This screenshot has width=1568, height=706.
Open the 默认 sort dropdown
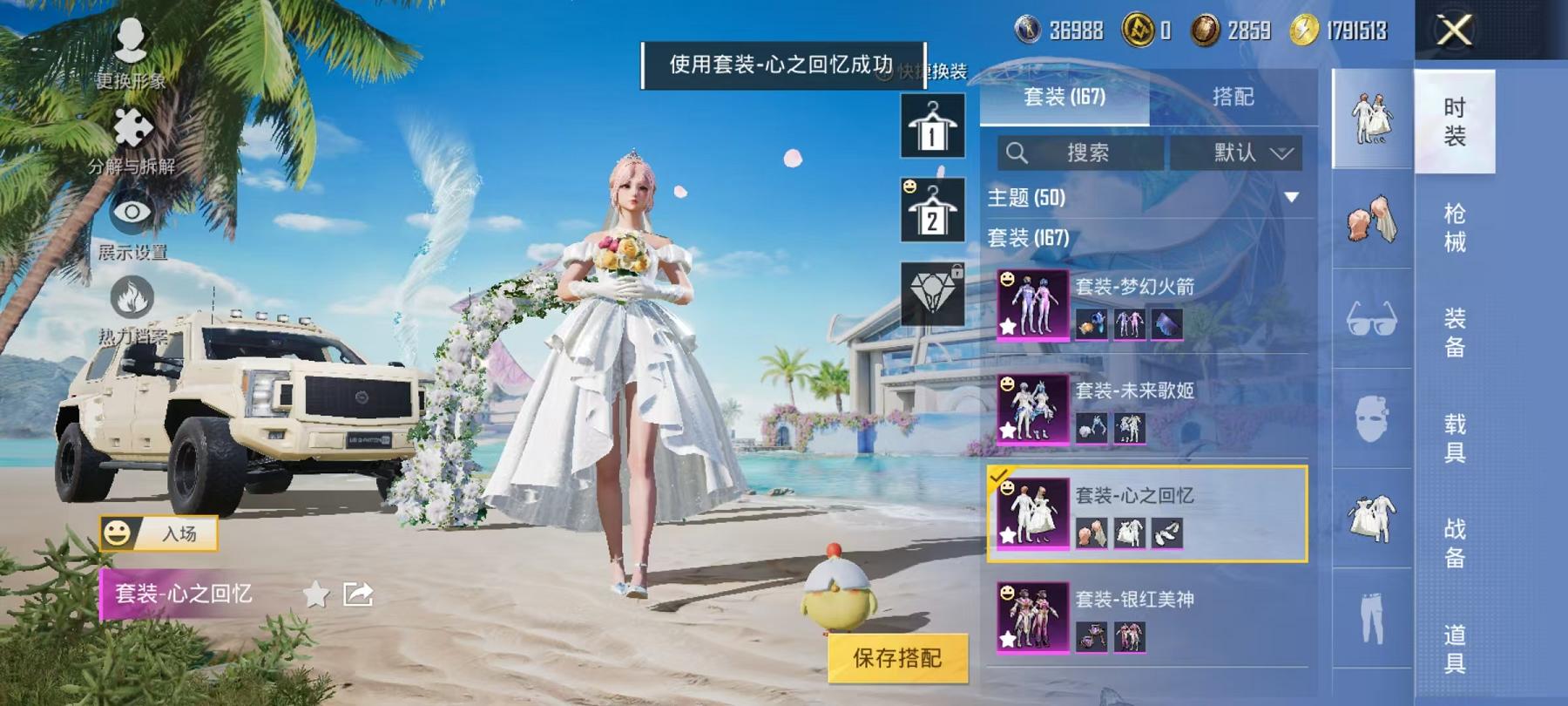pyautogui.click(x=1239, y=153)
